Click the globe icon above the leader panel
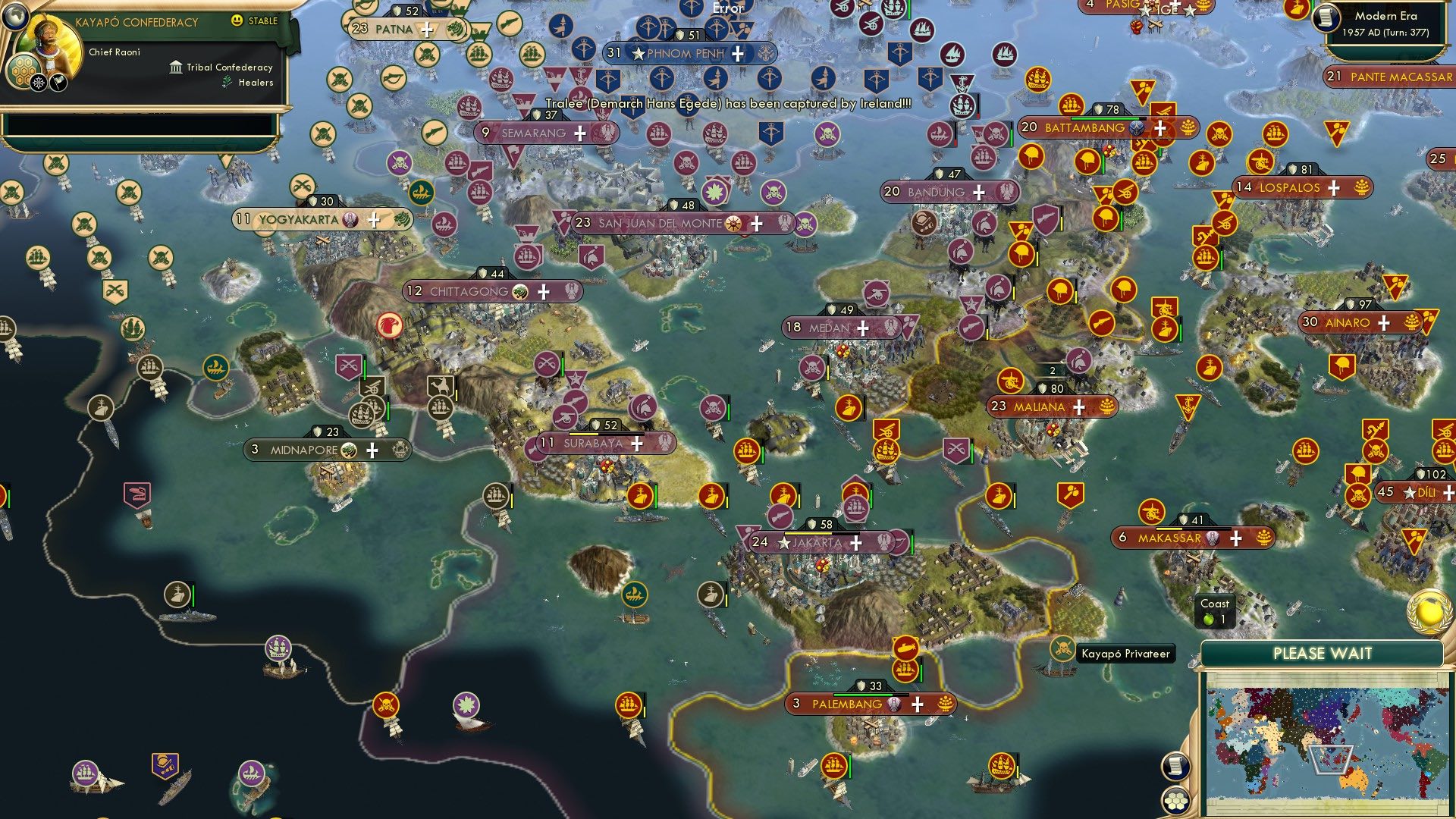1456x819 pixels. point(16,17)
